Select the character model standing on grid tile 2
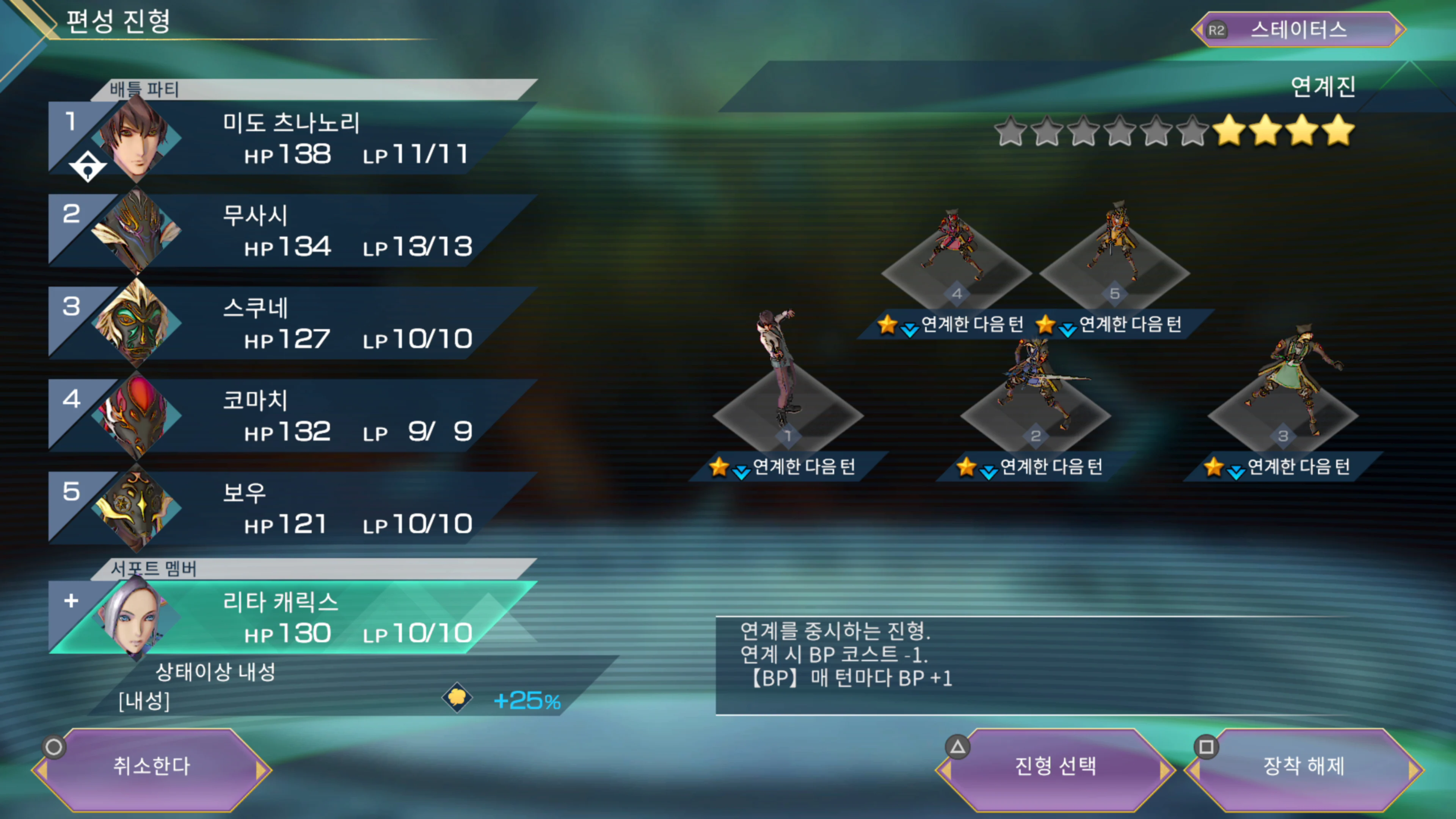The height and width of the screenshot is (819, 1456). point(1036,384)
